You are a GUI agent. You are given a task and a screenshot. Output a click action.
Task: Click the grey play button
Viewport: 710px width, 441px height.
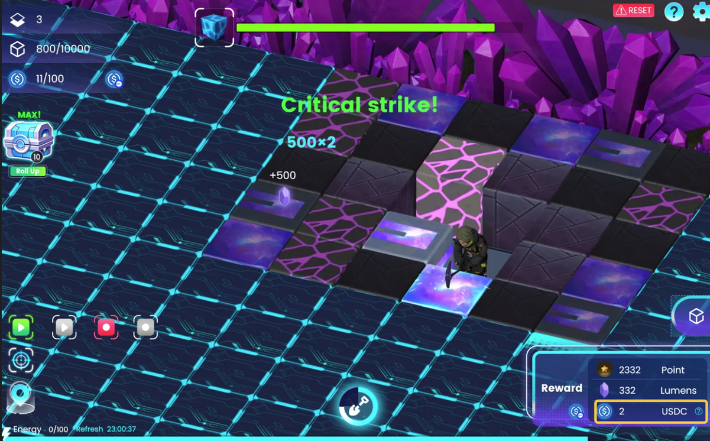tap(63, 327)
